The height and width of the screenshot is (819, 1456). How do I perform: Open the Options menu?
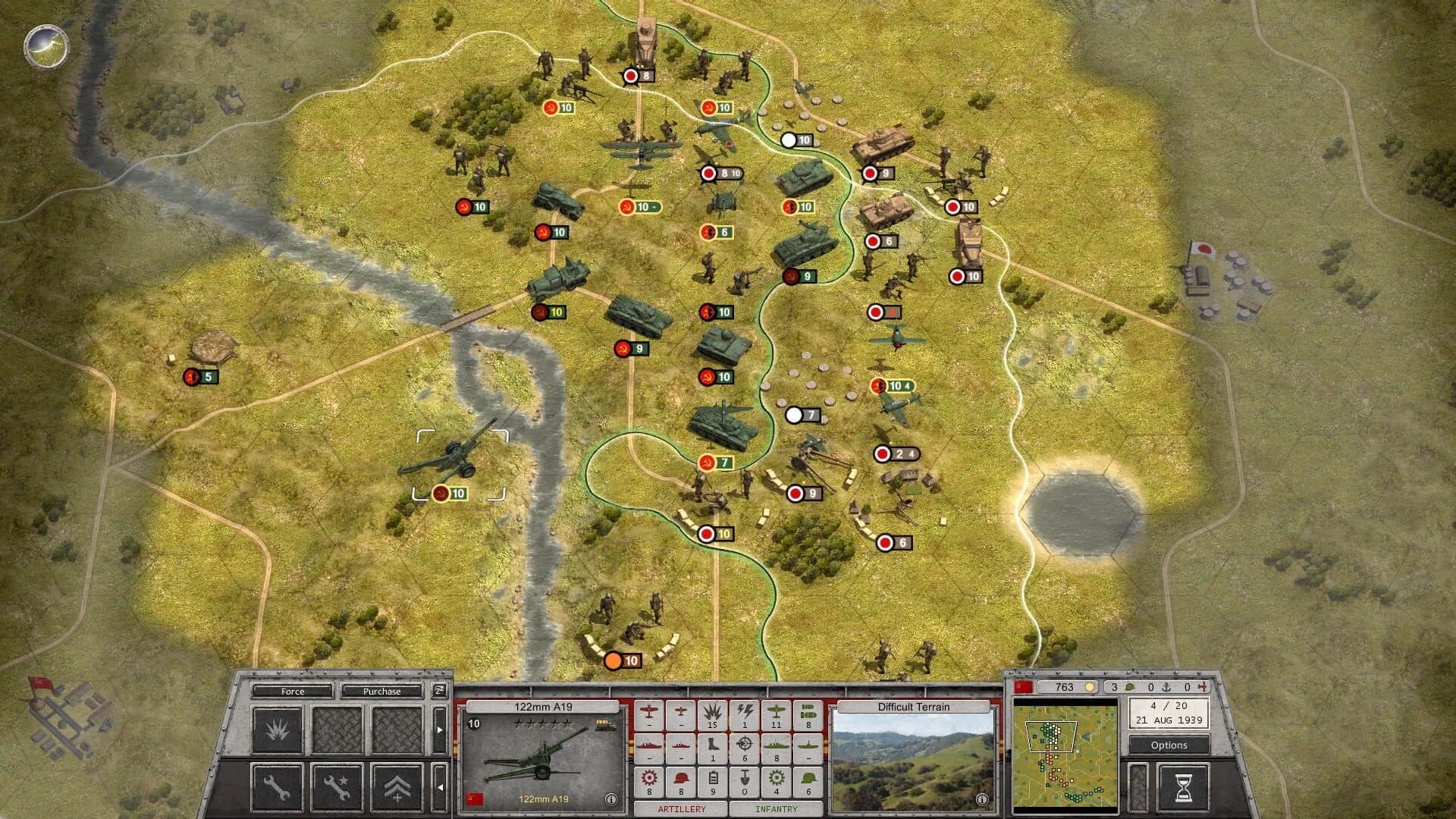coord(1169,745)
